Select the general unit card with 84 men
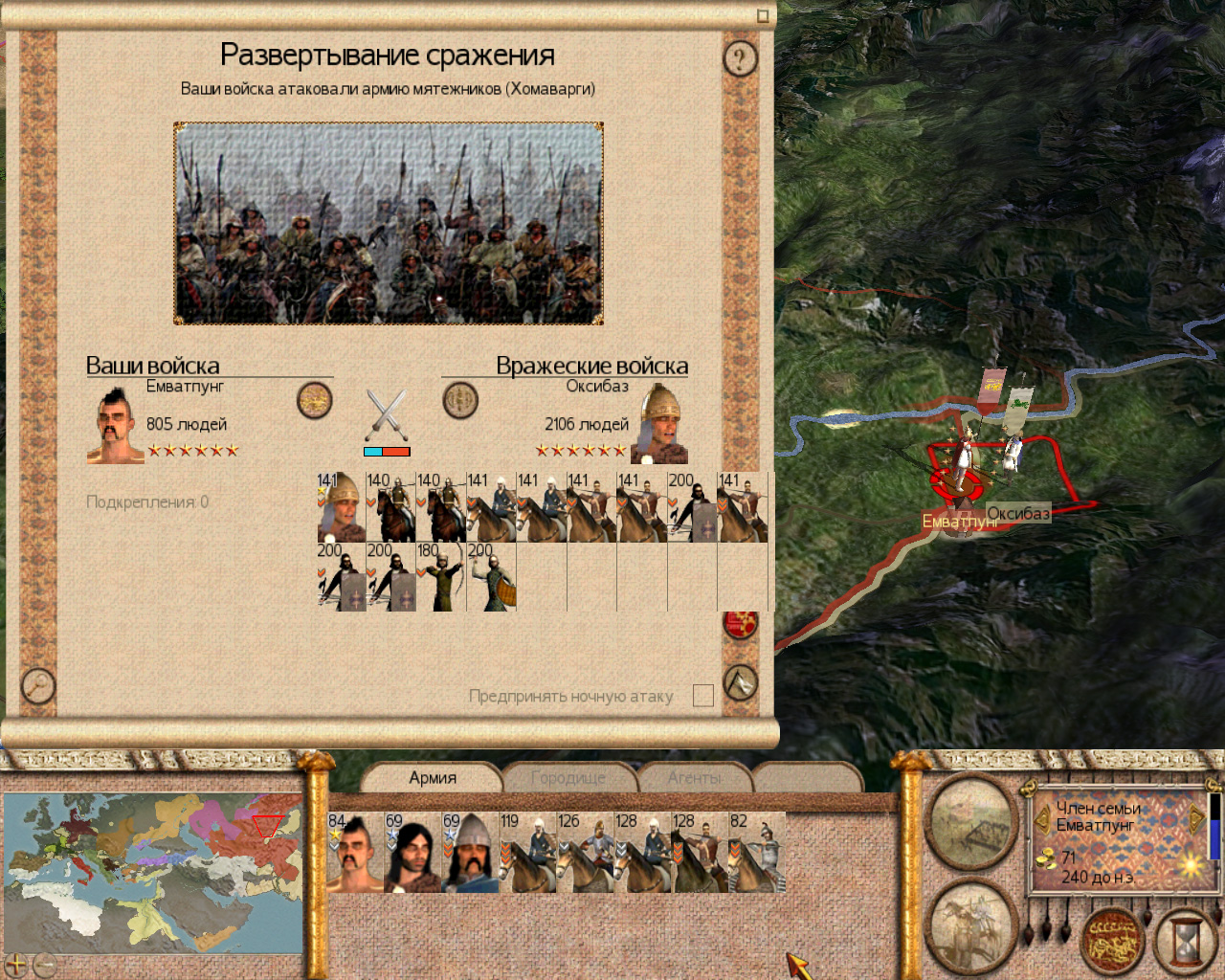Image resolution: width=1225 pixels, height=980 pixels. [x=355, y=853]
